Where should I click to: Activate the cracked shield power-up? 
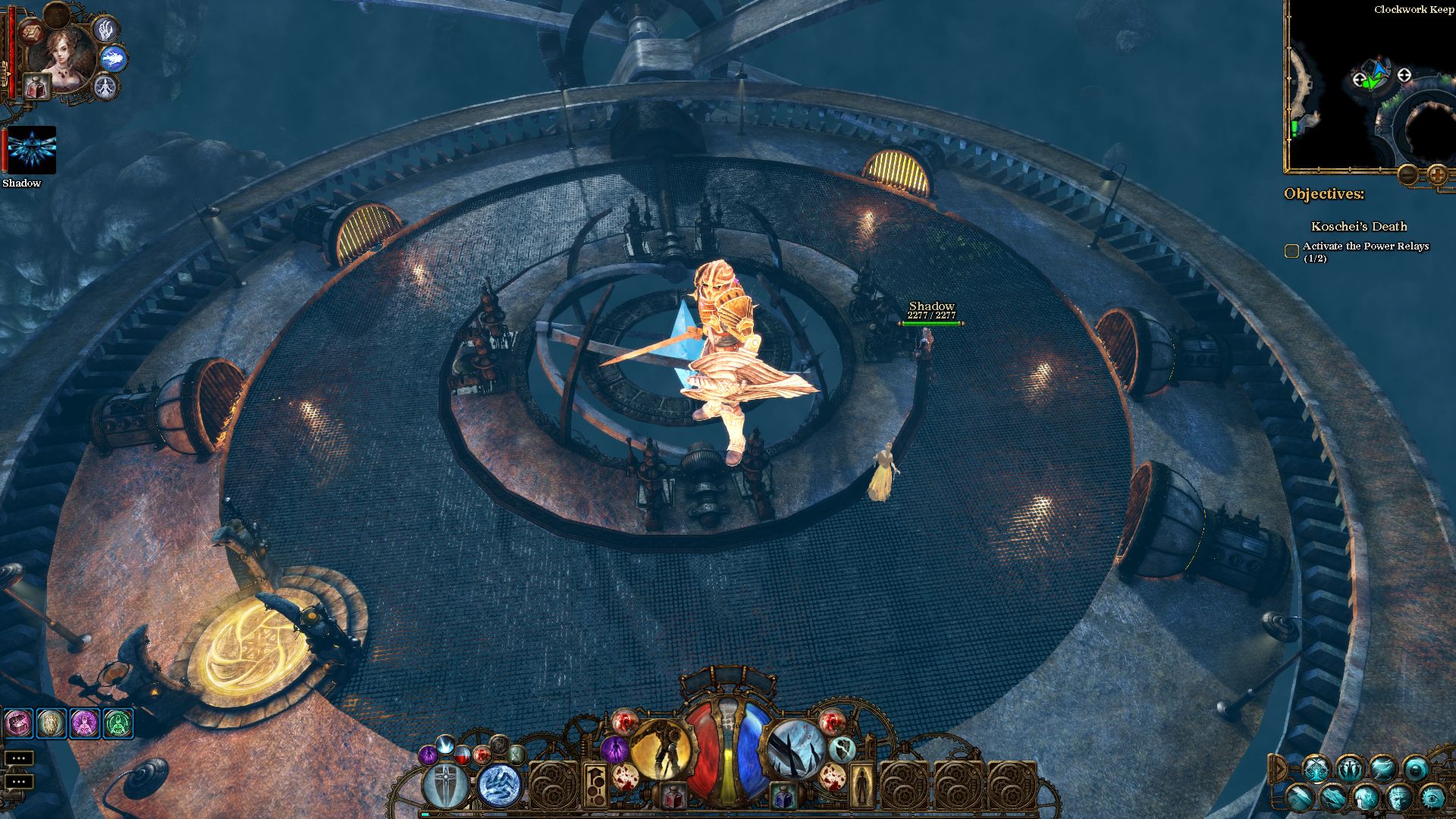pos(842,749)
